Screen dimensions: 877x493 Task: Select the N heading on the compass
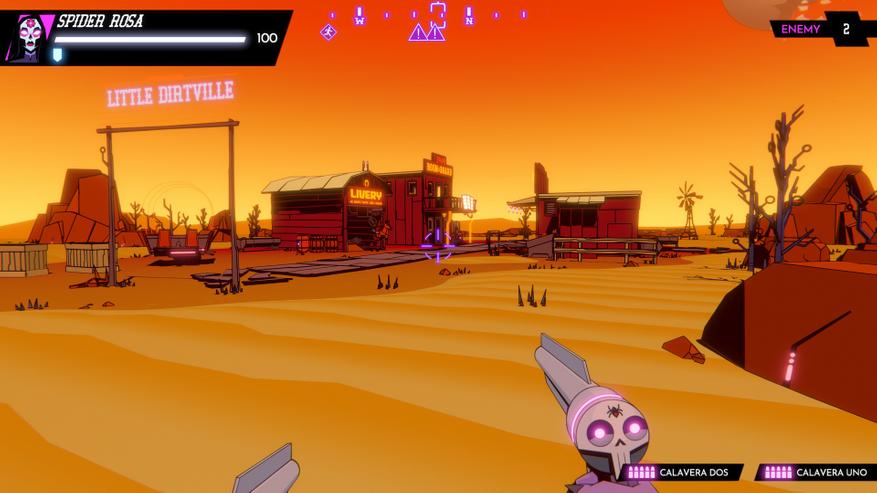(468, 17)
